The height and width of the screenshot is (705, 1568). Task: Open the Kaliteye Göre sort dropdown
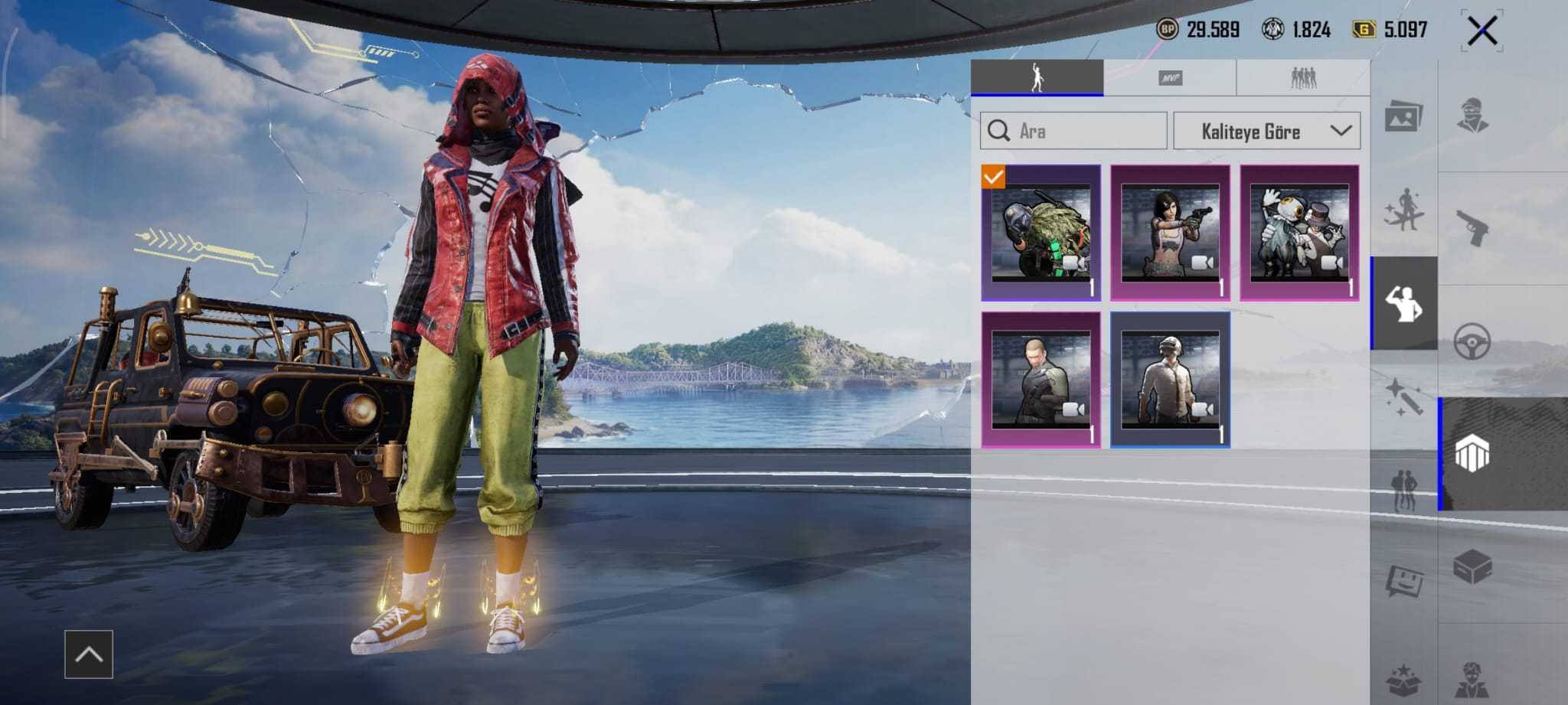pyautogui.click(x=1266, y=131)
